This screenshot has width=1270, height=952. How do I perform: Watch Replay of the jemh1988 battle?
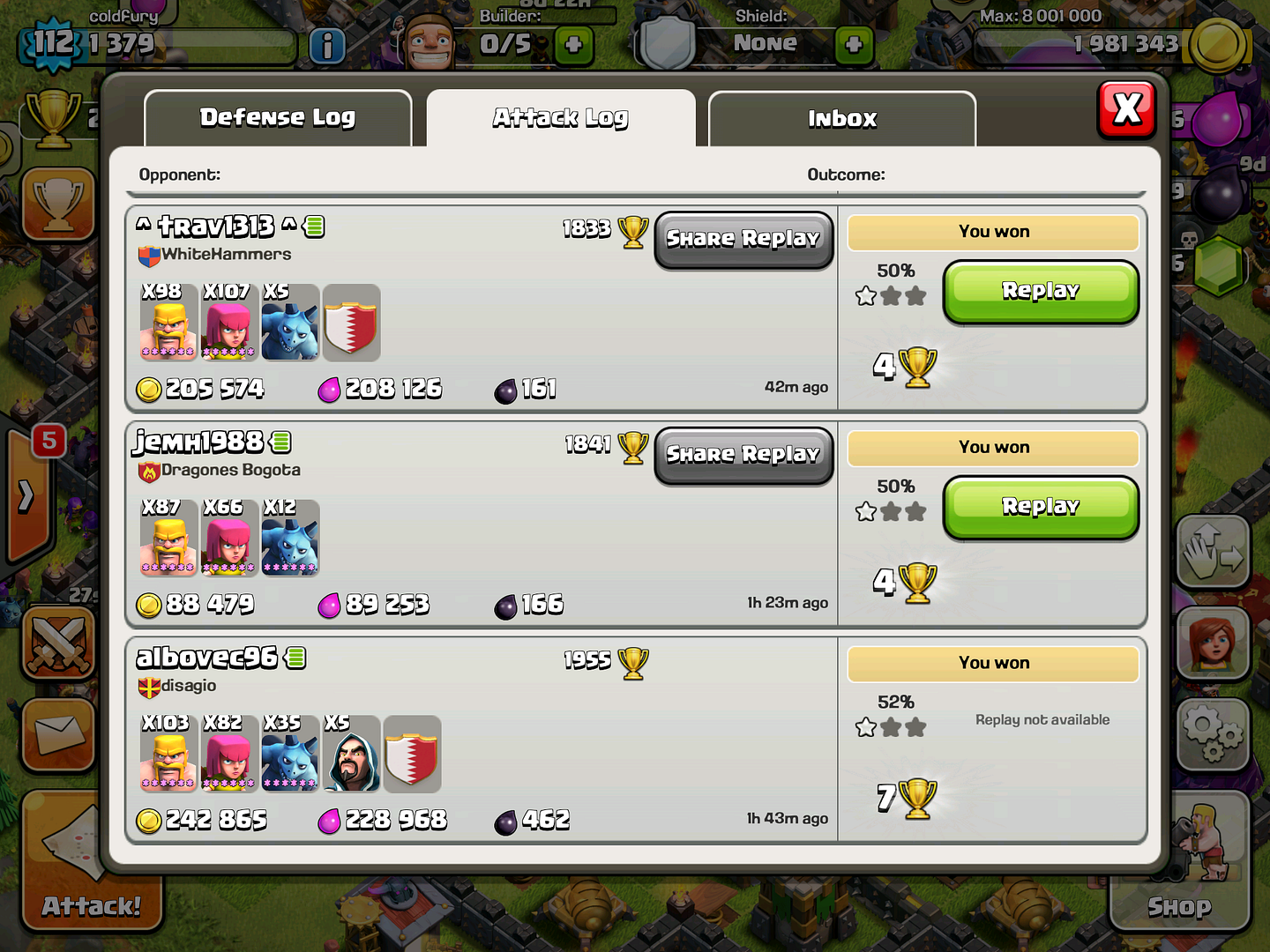[1041, 507]
